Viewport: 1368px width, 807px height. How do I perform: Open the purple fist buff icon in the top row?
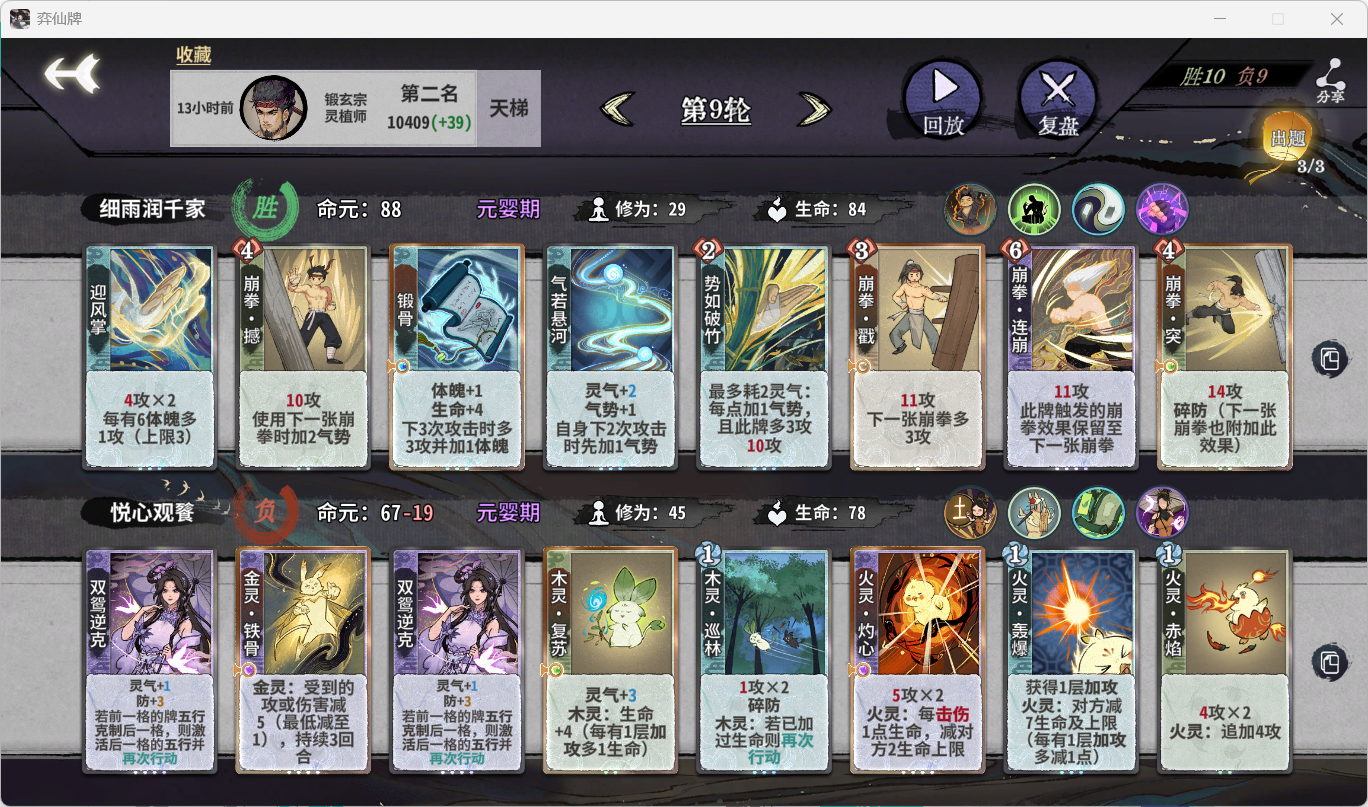[x=1162, y=209]
